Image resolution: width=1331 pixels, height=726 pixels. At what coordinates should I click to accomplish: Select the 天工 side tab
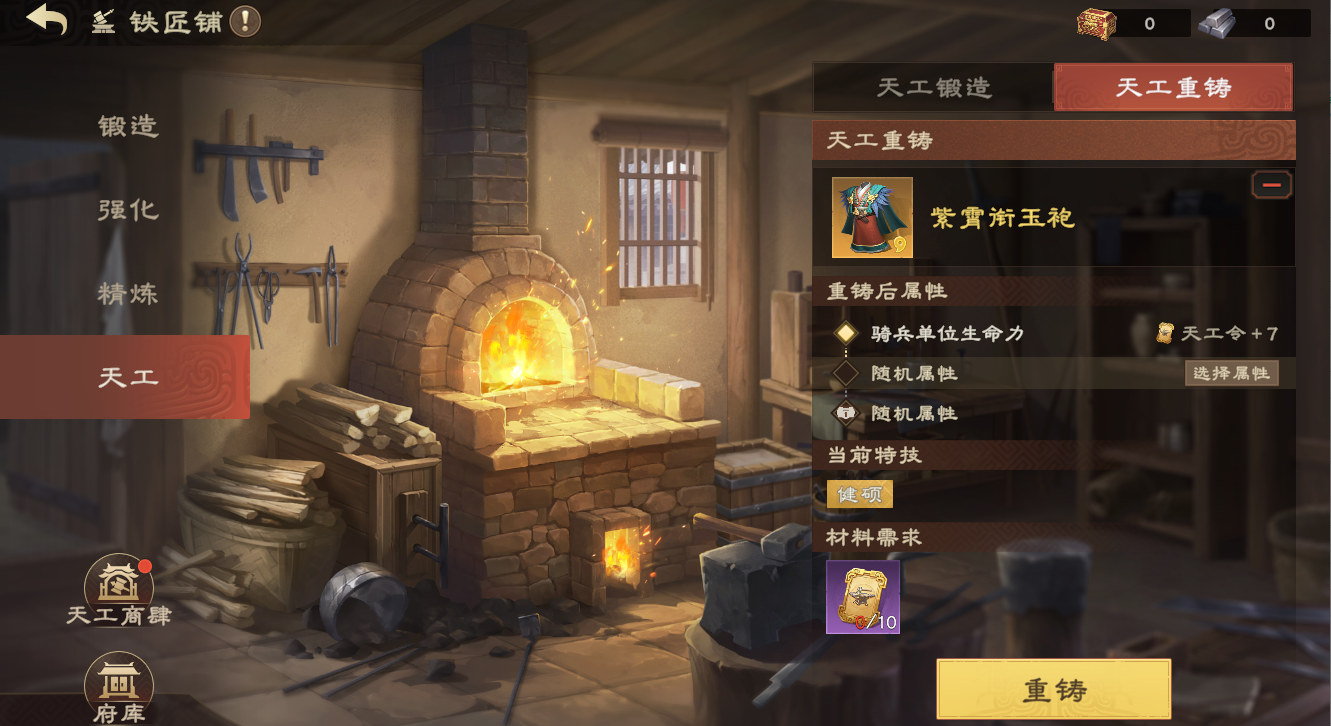point(126,377)
